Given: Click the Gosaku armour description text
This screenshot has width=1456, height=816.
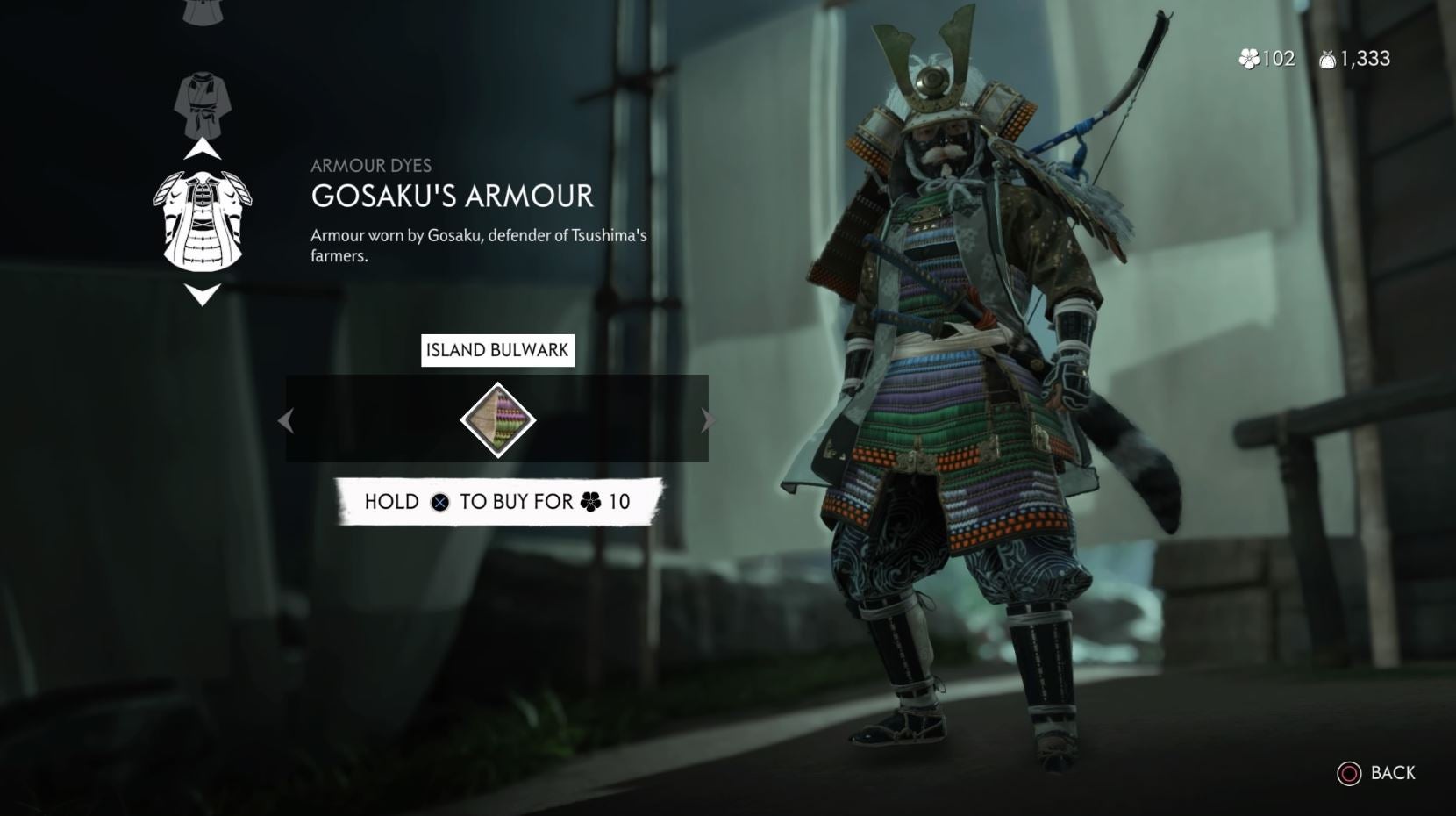Looking at the screenshot, I should pos(479,244).
